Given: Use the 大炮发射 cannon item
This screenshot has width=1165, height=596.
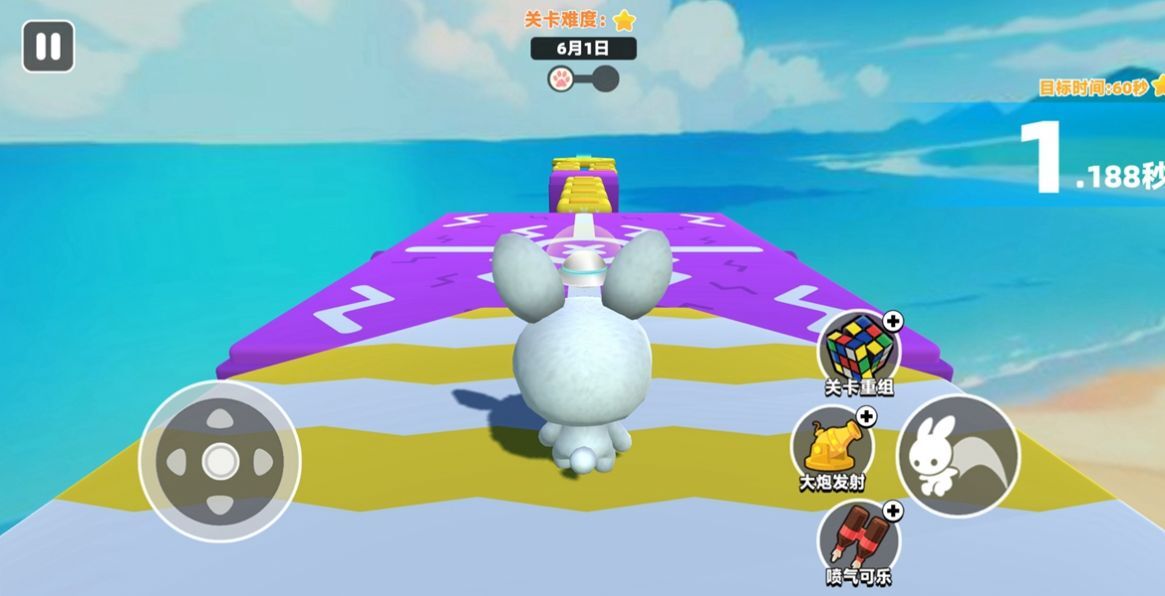Looking at the screenshot, I should click(830, 442).
